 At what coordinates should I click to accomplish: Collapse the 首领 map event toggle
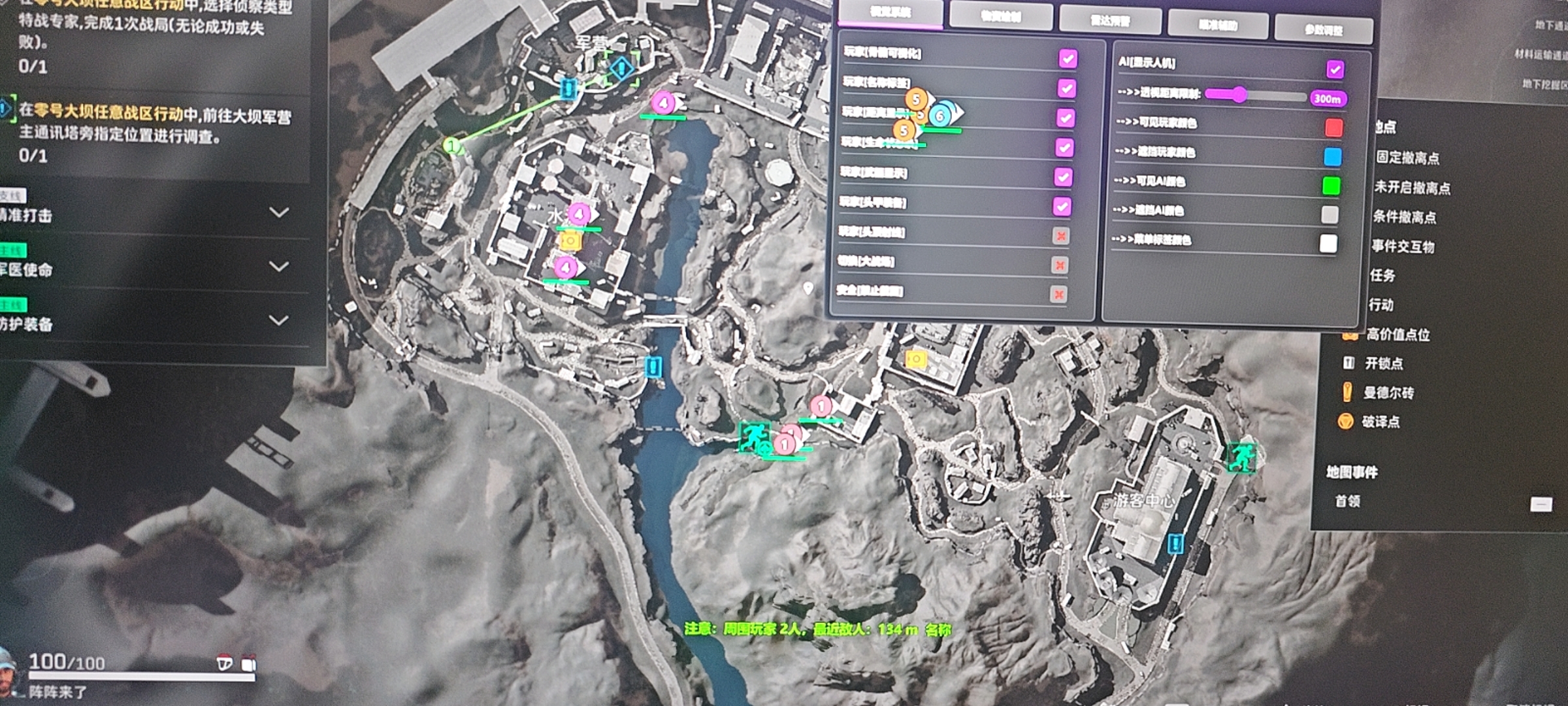(1541, 504)
